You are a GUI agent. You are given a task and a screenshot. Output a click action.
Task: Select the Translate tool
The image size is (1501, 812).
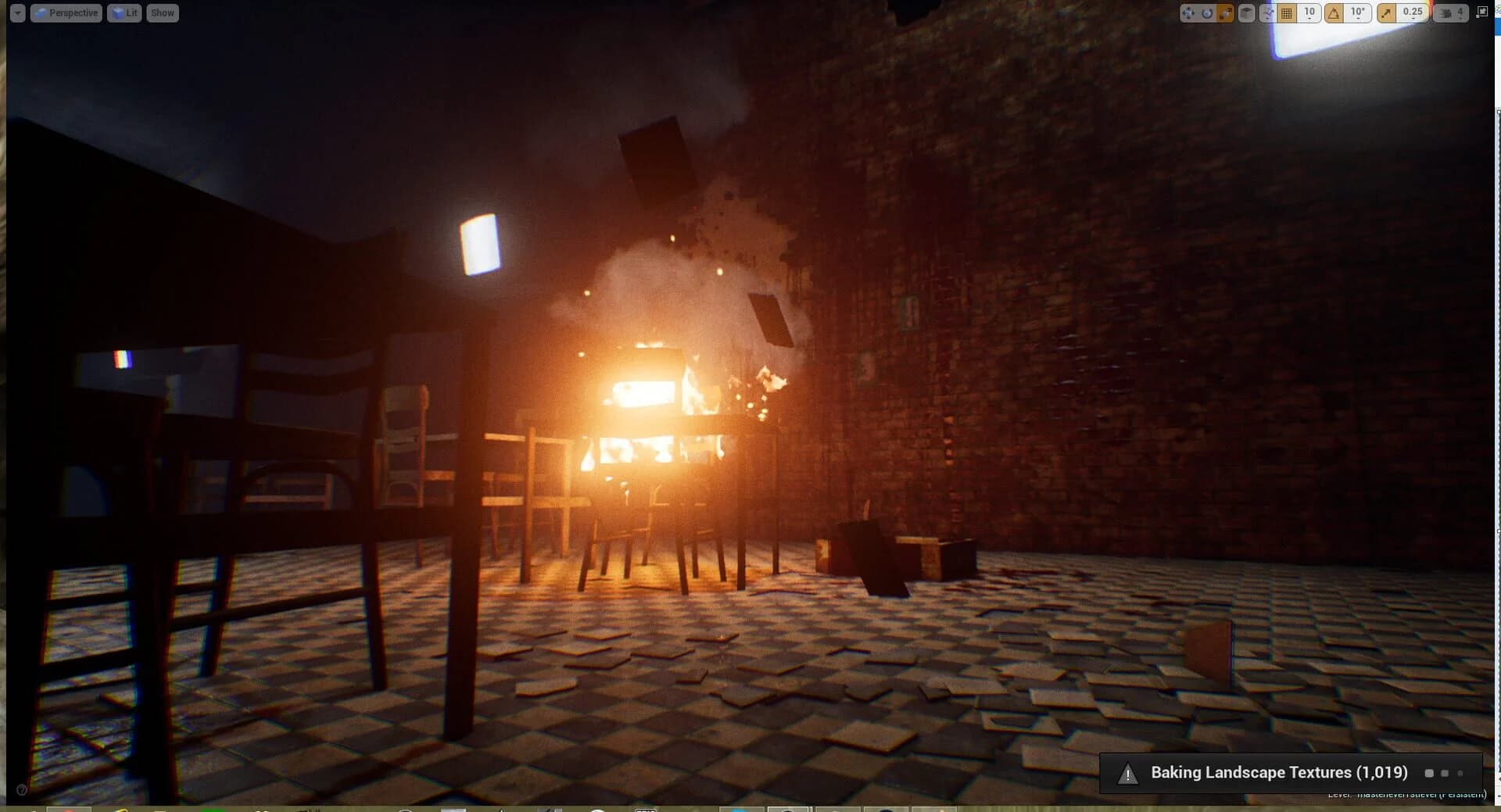(1188, 12)
